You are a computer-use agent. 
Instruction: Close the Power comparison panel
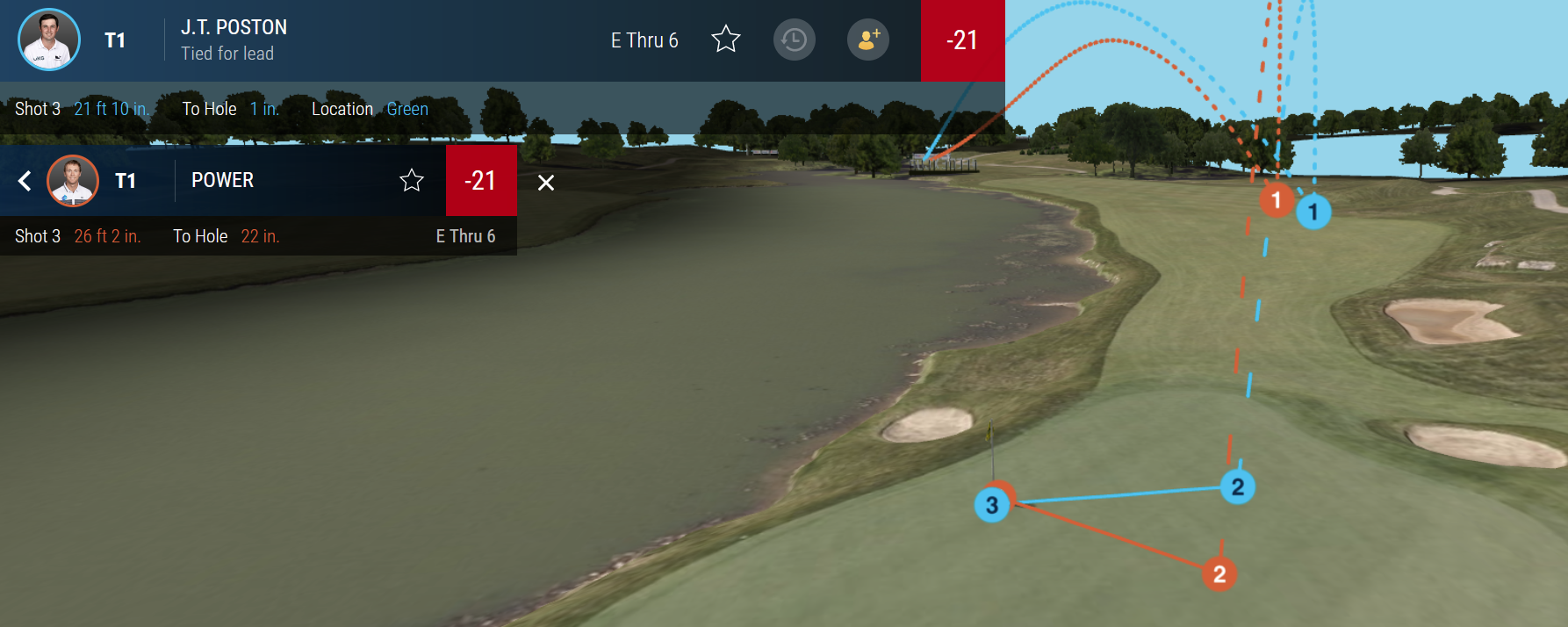[546, 183]
